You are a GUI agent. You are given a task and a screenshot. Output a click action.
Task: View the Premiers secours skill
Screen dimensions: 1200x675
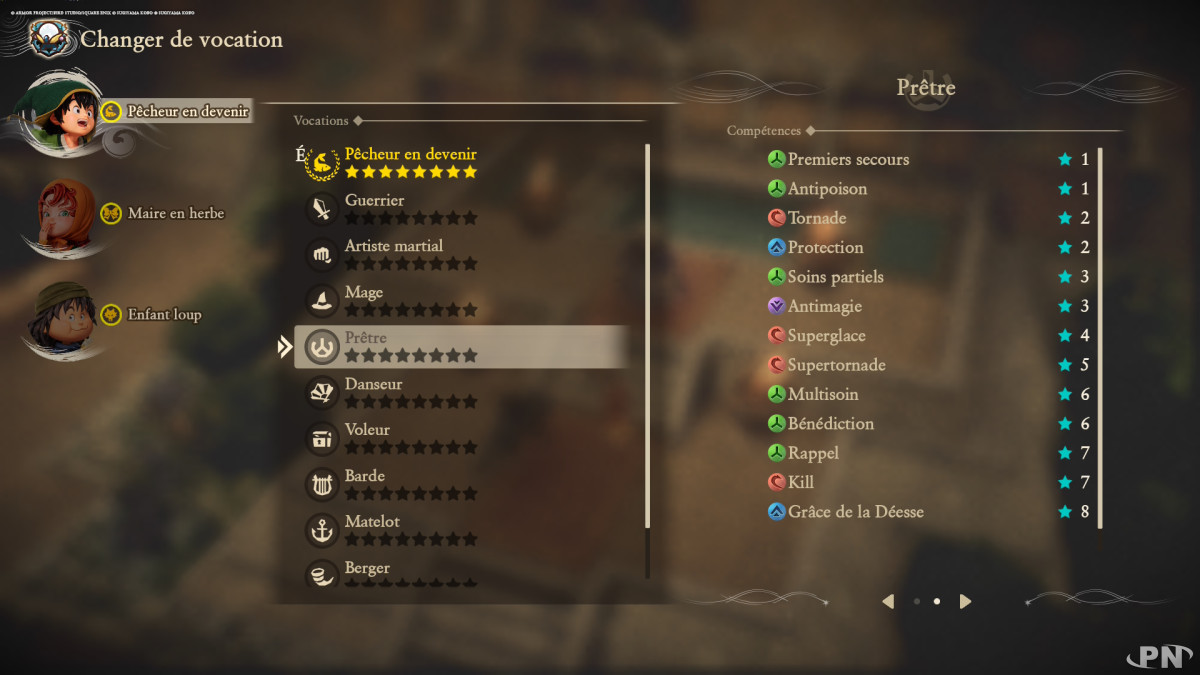click(x=848, y=159)
